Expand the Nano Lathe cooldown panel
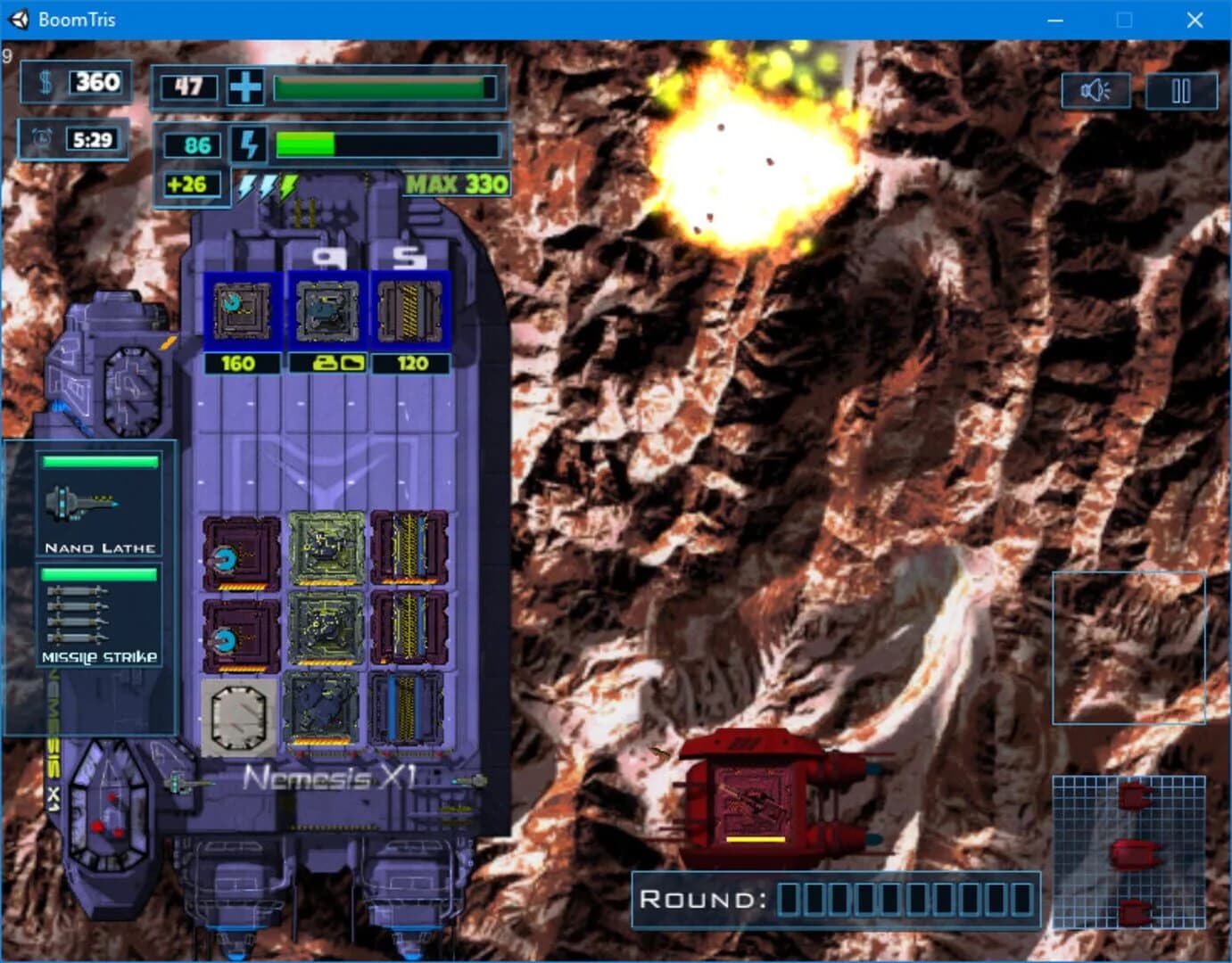This screenshot has height=963, width=1232. tap(101, 462)
